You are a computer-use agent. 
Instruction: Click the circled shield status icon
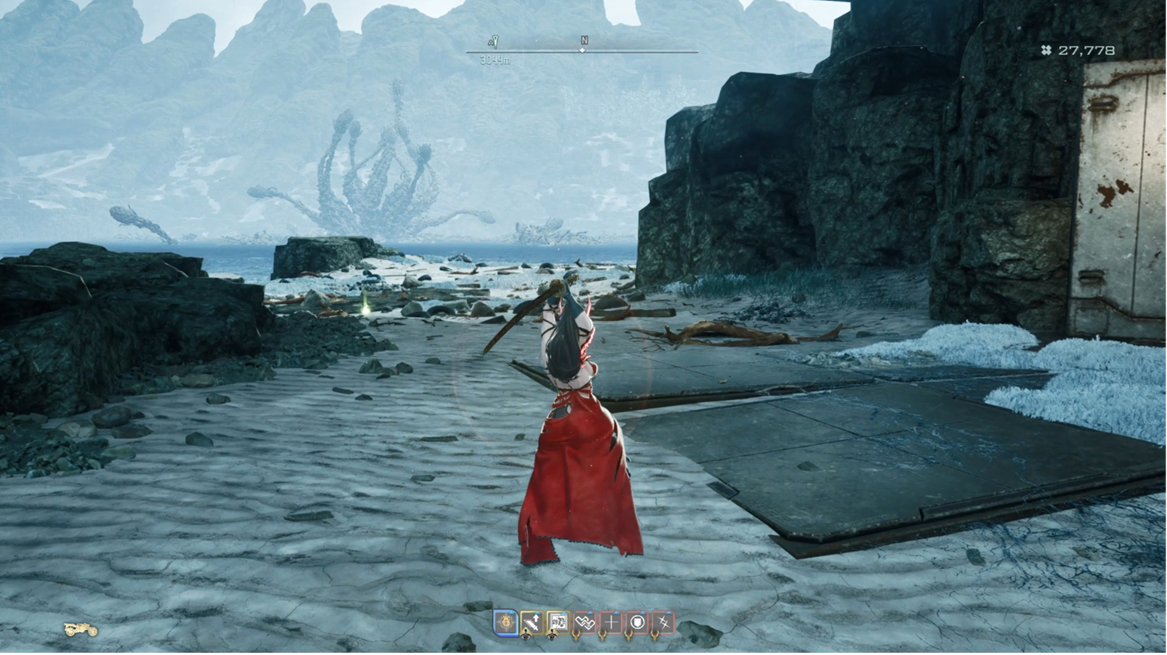coord(636,623)
